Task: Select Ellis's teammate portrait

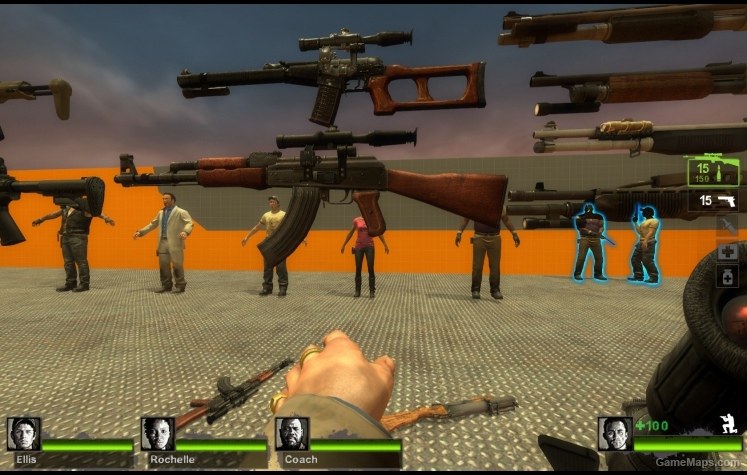Action: tap(24, 434)
